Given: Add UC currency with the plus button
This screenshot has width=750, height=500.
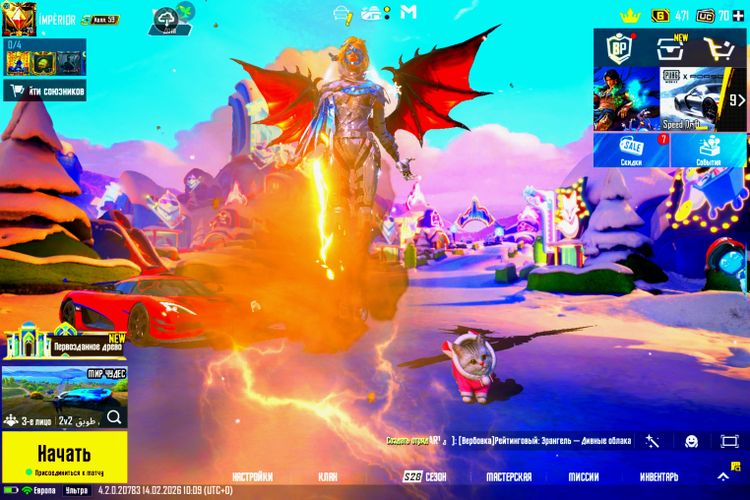Looking at the screenshot, I should click(x=740, y=15).
